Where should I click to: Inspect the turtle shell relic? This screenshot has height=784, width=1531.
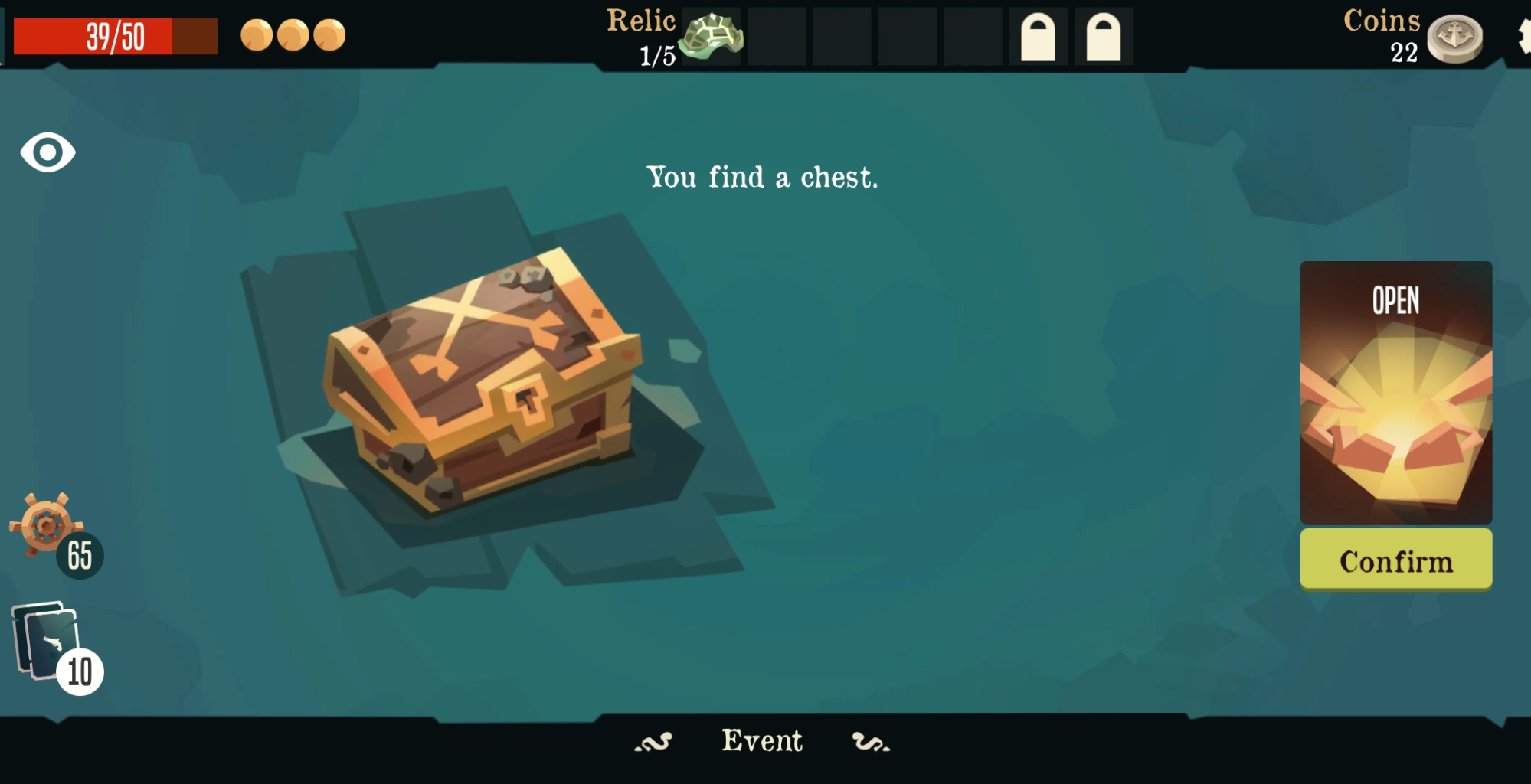[x=712, y=37]
